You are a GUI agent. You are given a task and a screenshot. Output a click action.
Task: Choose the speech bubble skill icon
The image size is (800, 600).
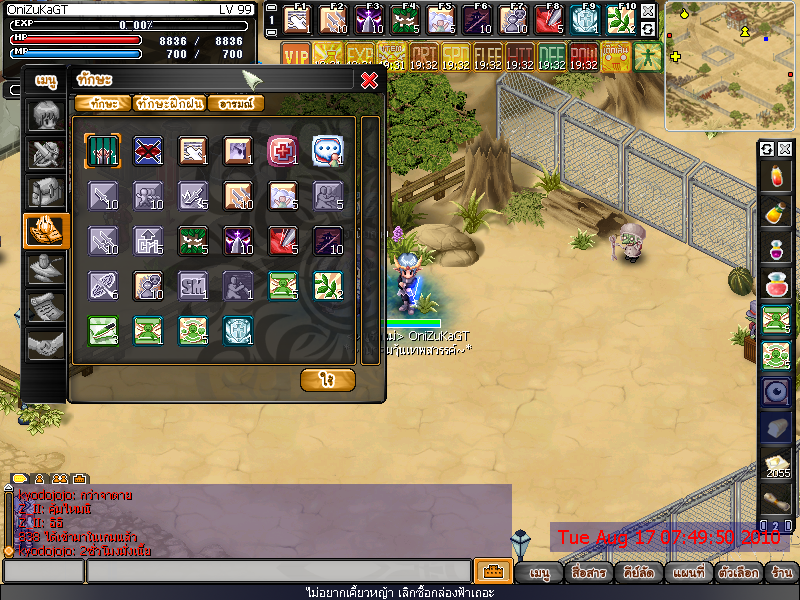328,150
